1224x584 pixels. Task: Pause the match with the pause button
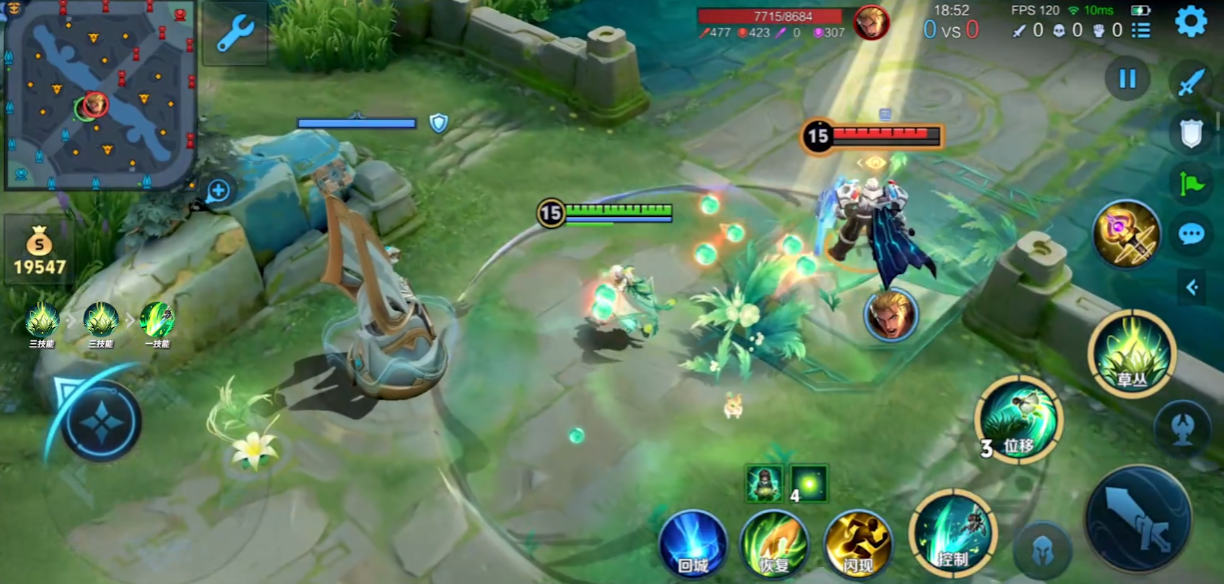point(1128,79)
